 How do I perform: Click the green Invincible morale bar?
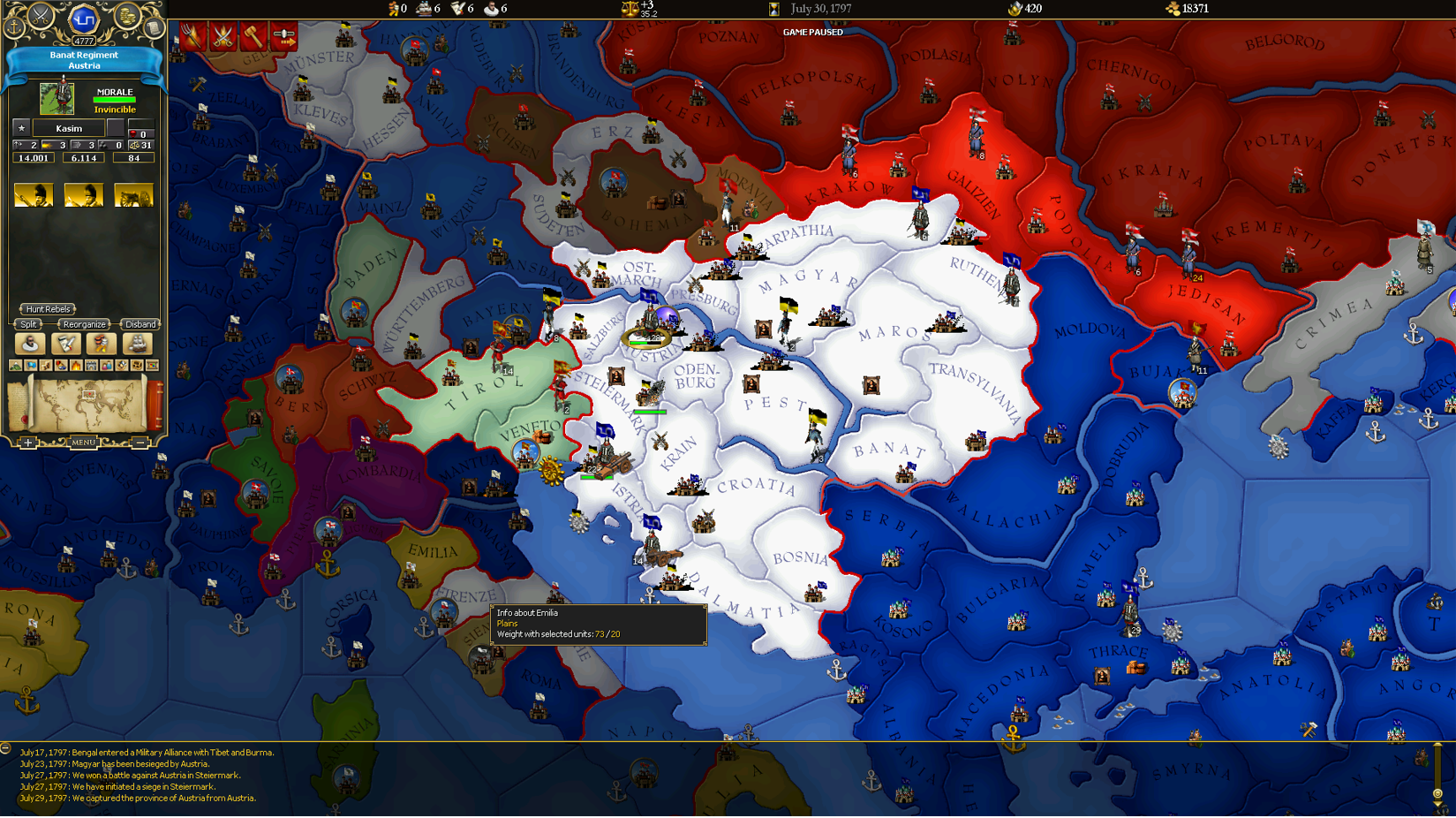click(x=113, y=99)
